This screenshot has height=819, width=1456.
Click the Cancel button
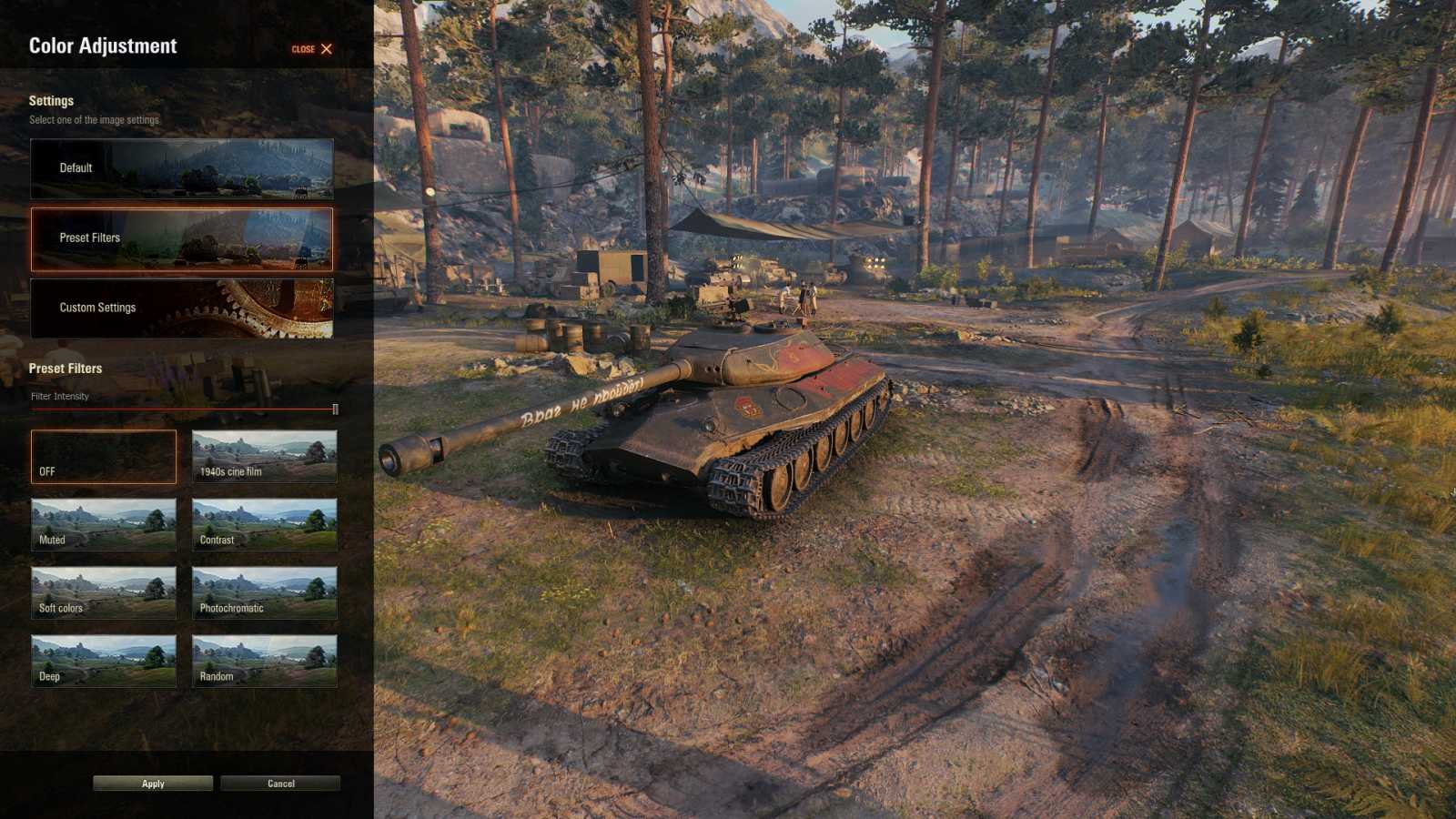click(x=279, y=783)
